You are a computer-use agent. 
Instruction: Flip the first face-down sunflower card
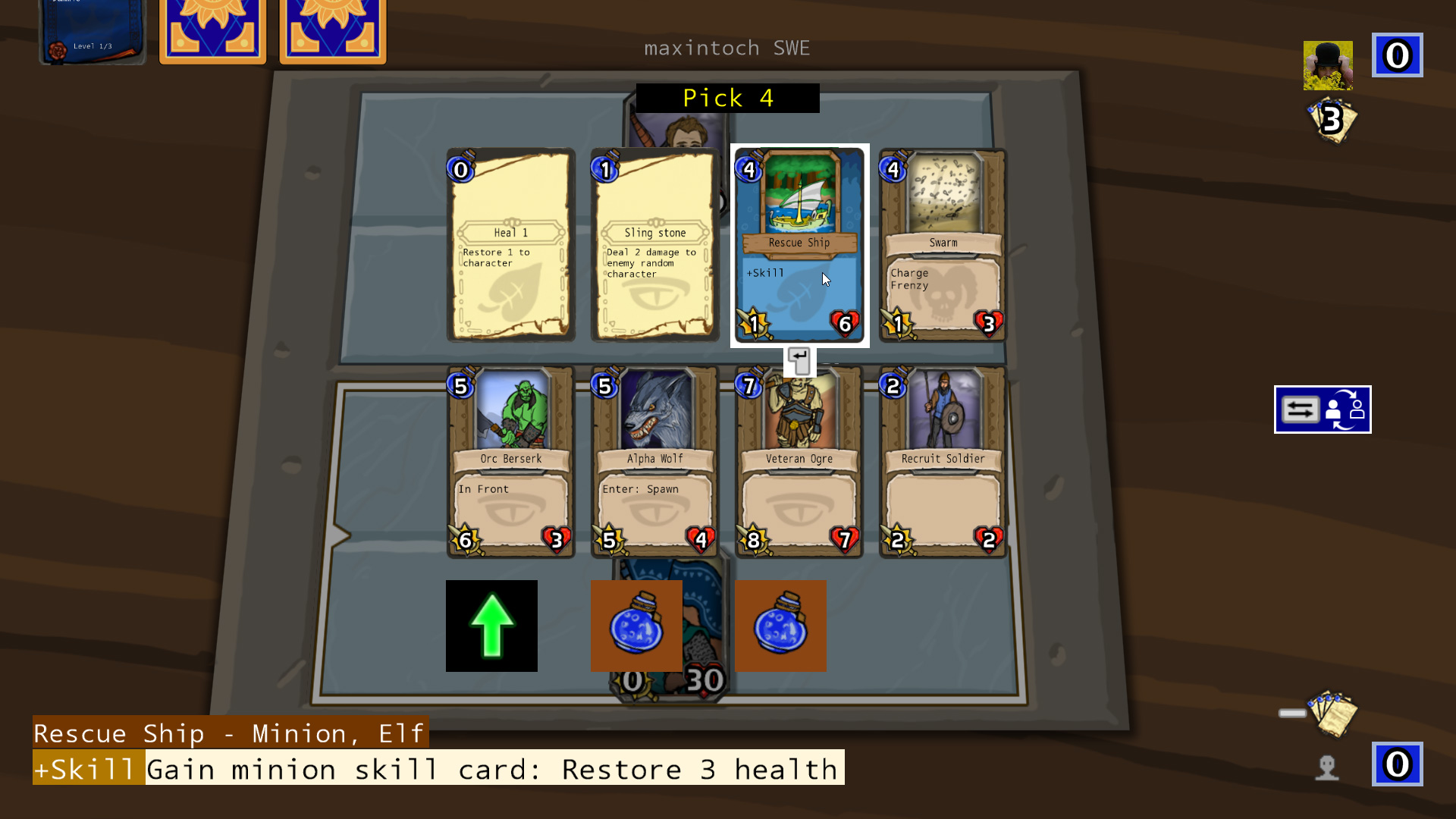point(212,30)
